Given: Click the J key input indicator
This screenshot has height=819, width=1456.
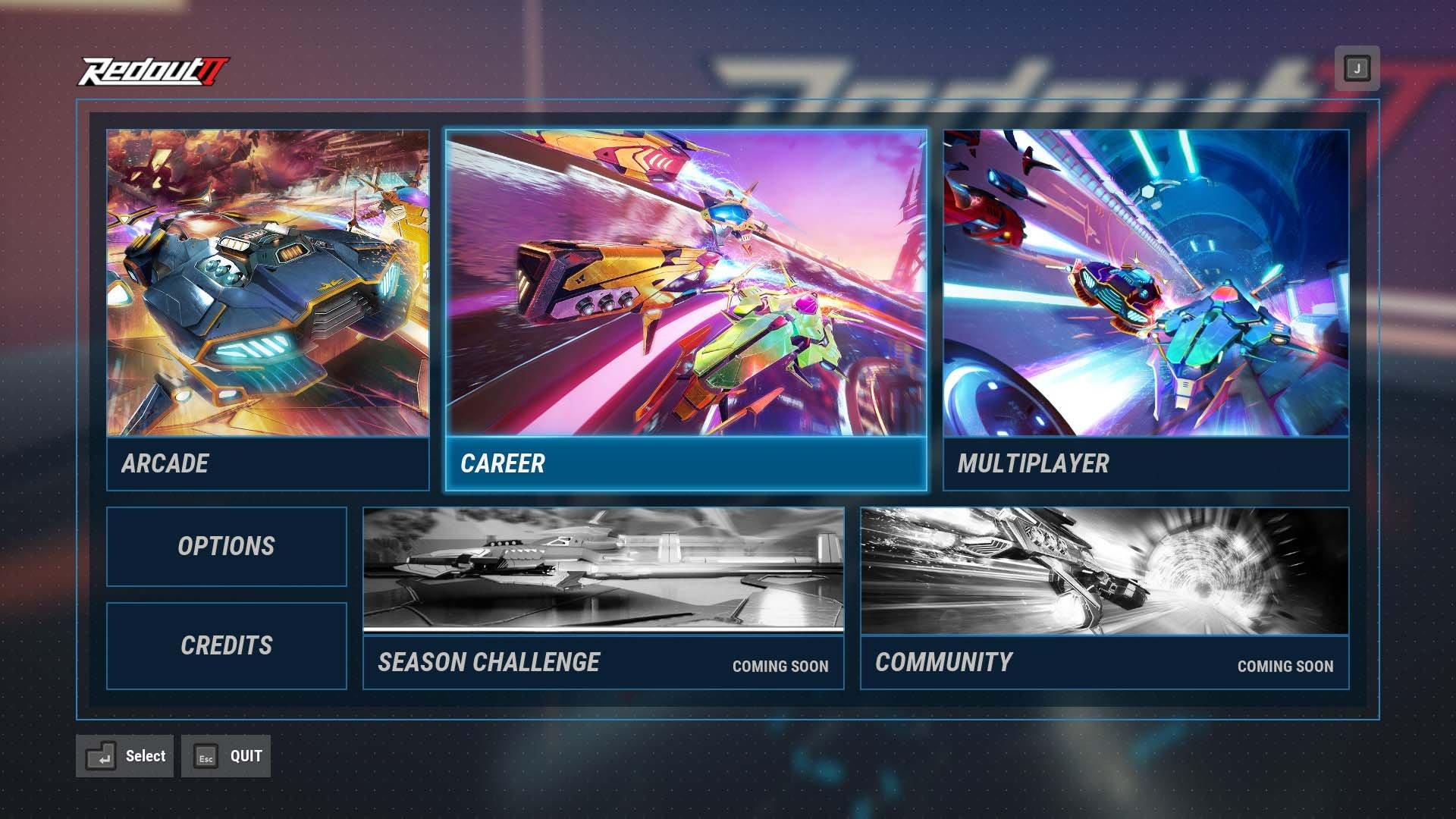Looking at the screenshot, I should click(1357, 67).
